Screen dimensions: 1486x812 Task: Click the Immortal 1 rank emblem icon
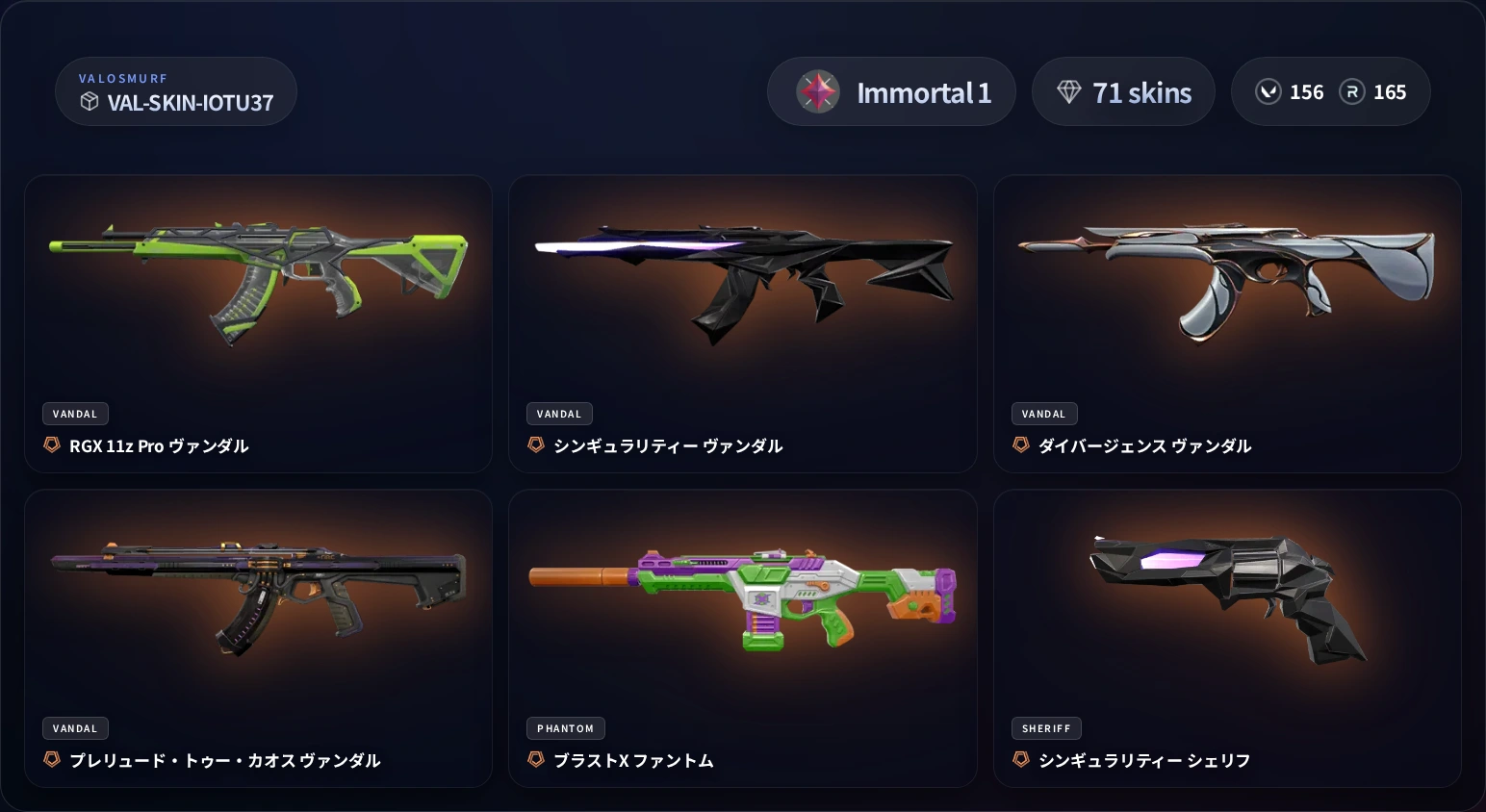point(817,91)
